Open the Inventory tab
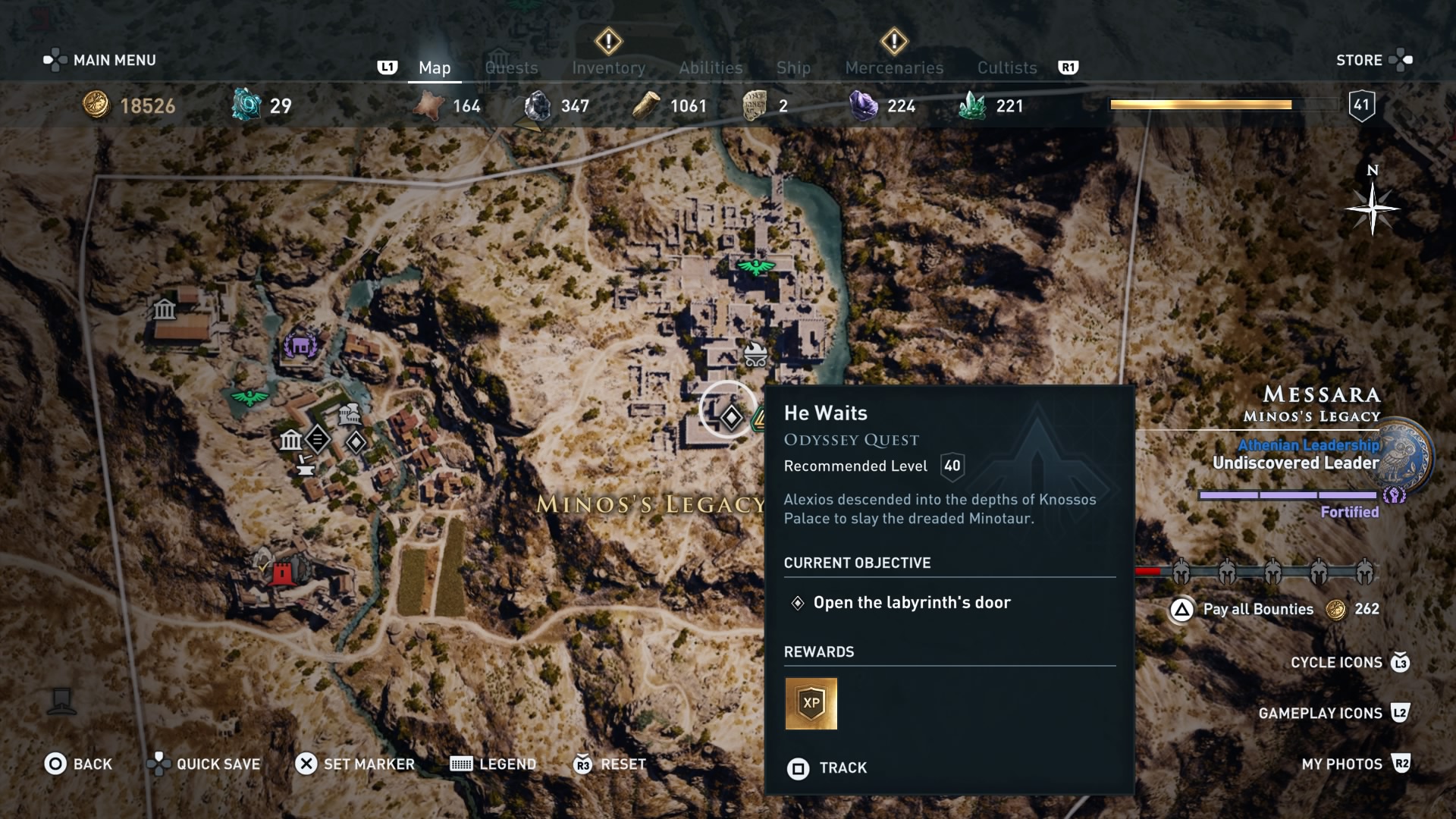Image resolution: width=1456 pixels, height=819 pixels. point(608,67)
